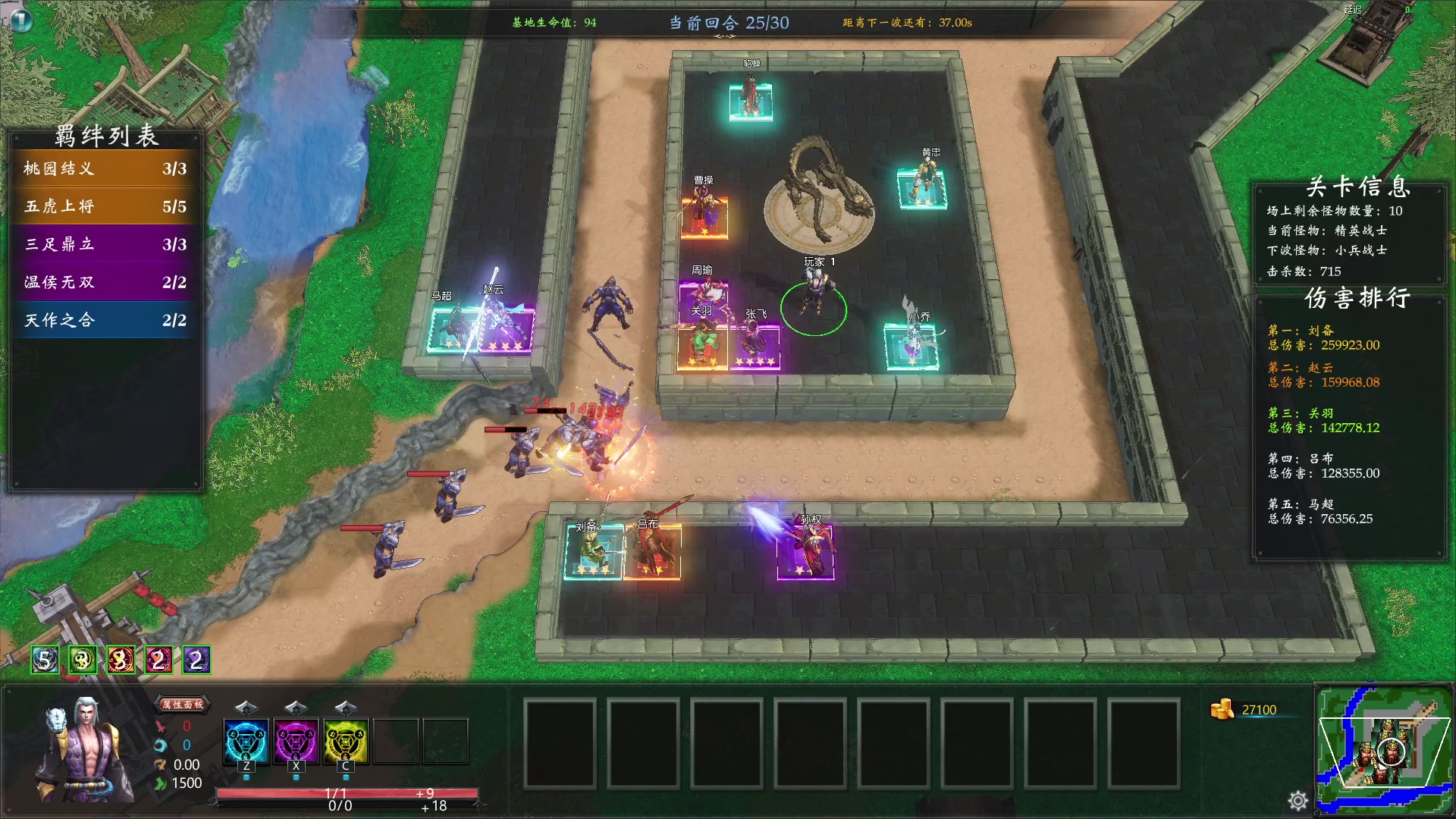Select the 孙权 hero unit tile
The image size is (1456, 819).
coord(806,551)
